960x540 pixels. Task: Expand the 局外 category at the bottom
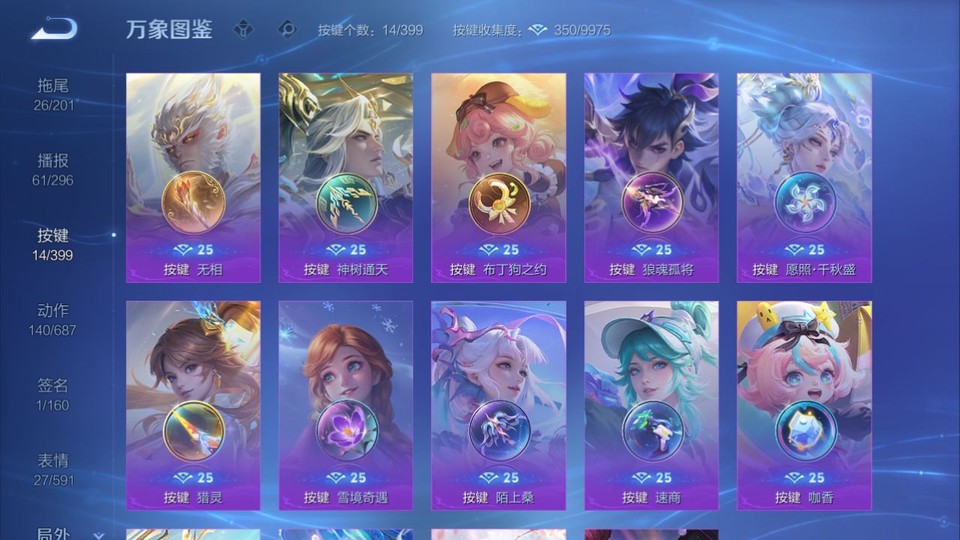pyautogui.click(x=58, y=534)
